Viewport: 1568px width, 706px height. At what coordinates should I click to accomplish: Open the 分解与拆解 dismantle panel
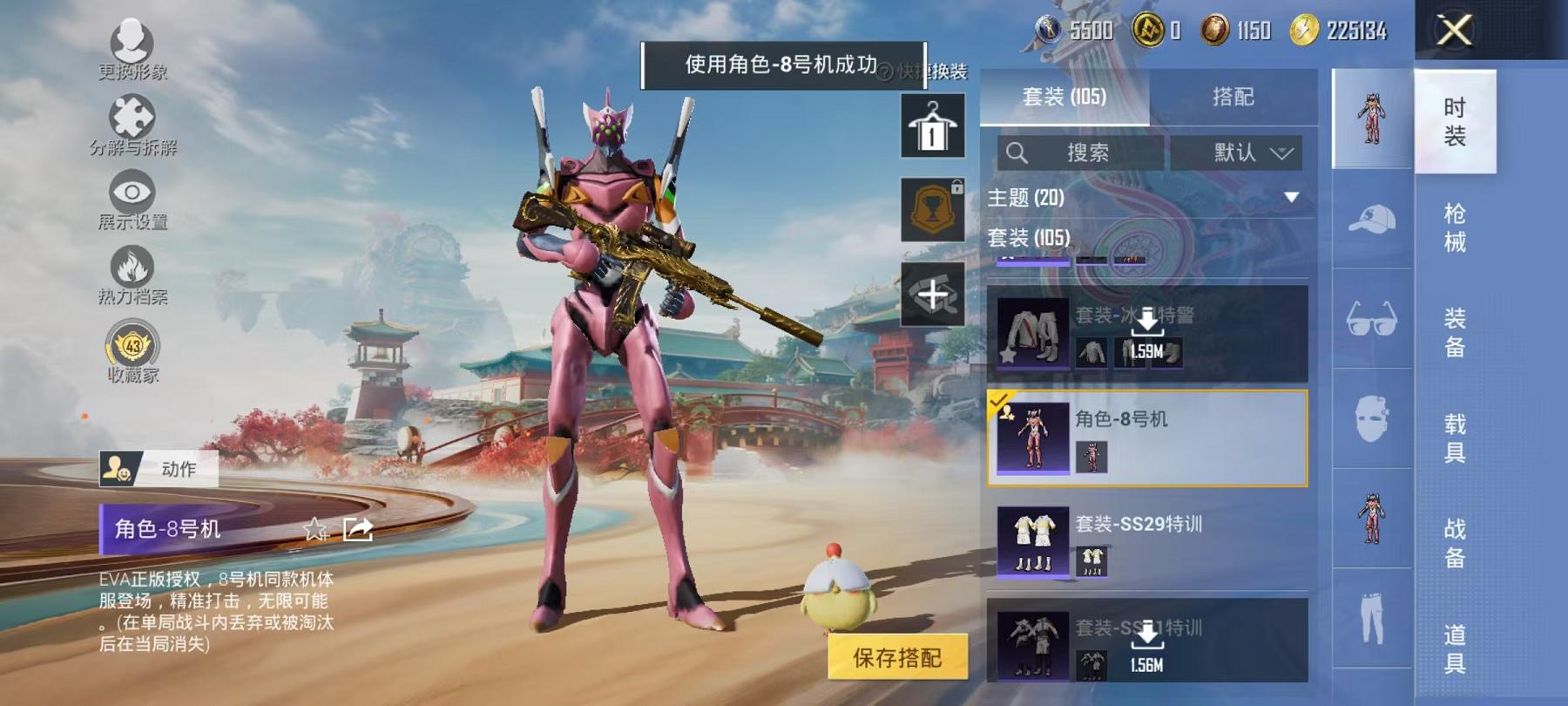click(131, 122)
